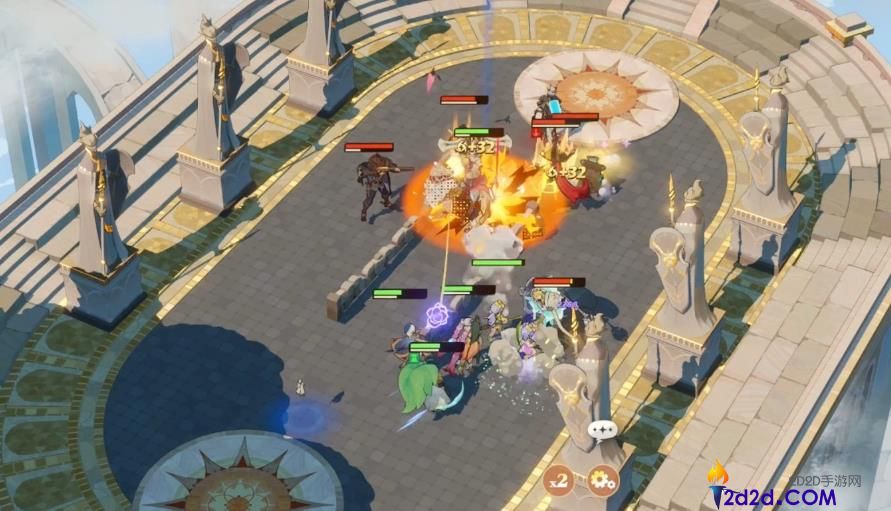Screen dimensions: 891x511
Task: Toggle the x2 battle speed button
Action: tap(559, 481)
